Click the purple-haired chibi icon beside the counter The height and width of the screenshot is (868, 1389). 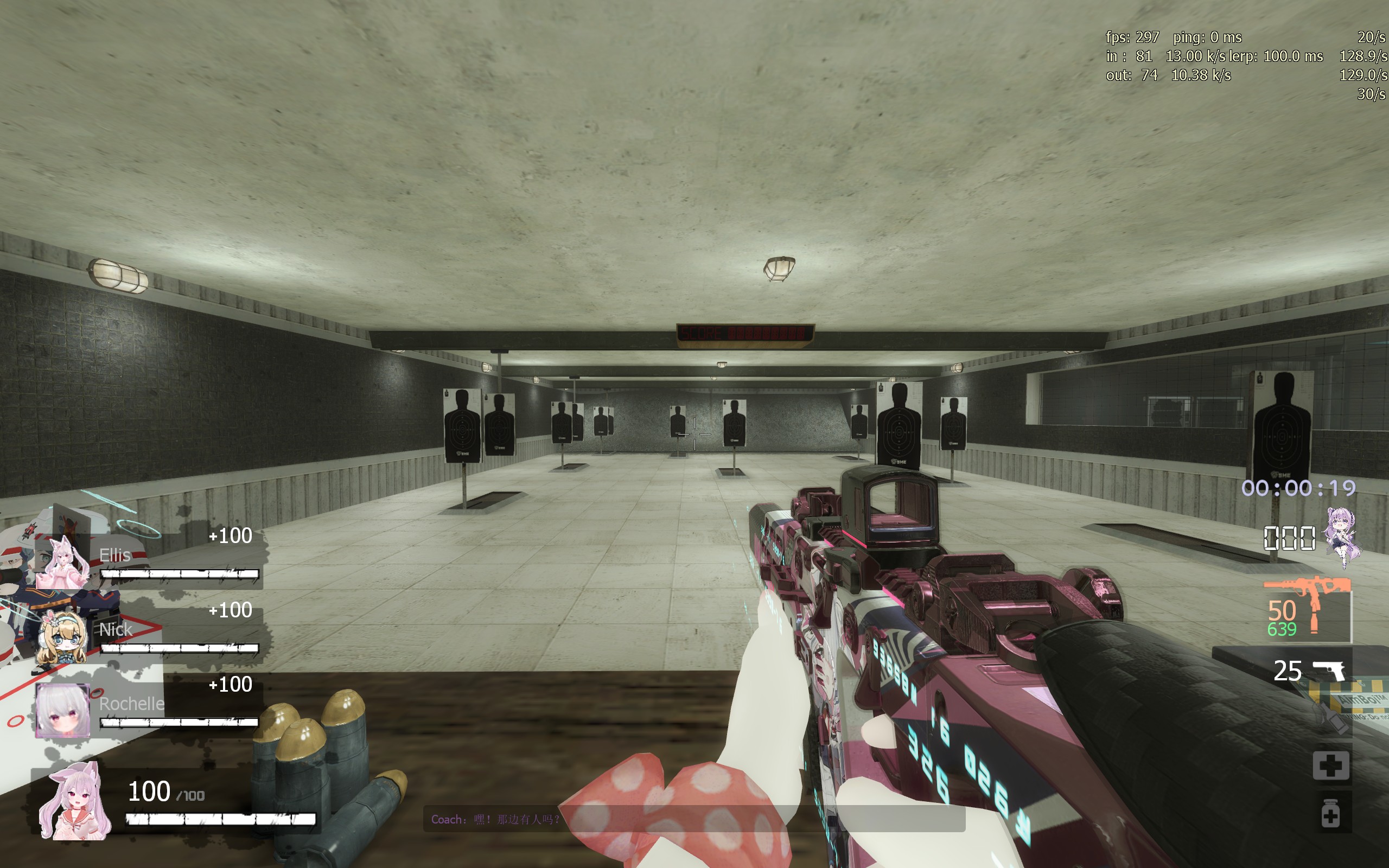pos(1343,537)
